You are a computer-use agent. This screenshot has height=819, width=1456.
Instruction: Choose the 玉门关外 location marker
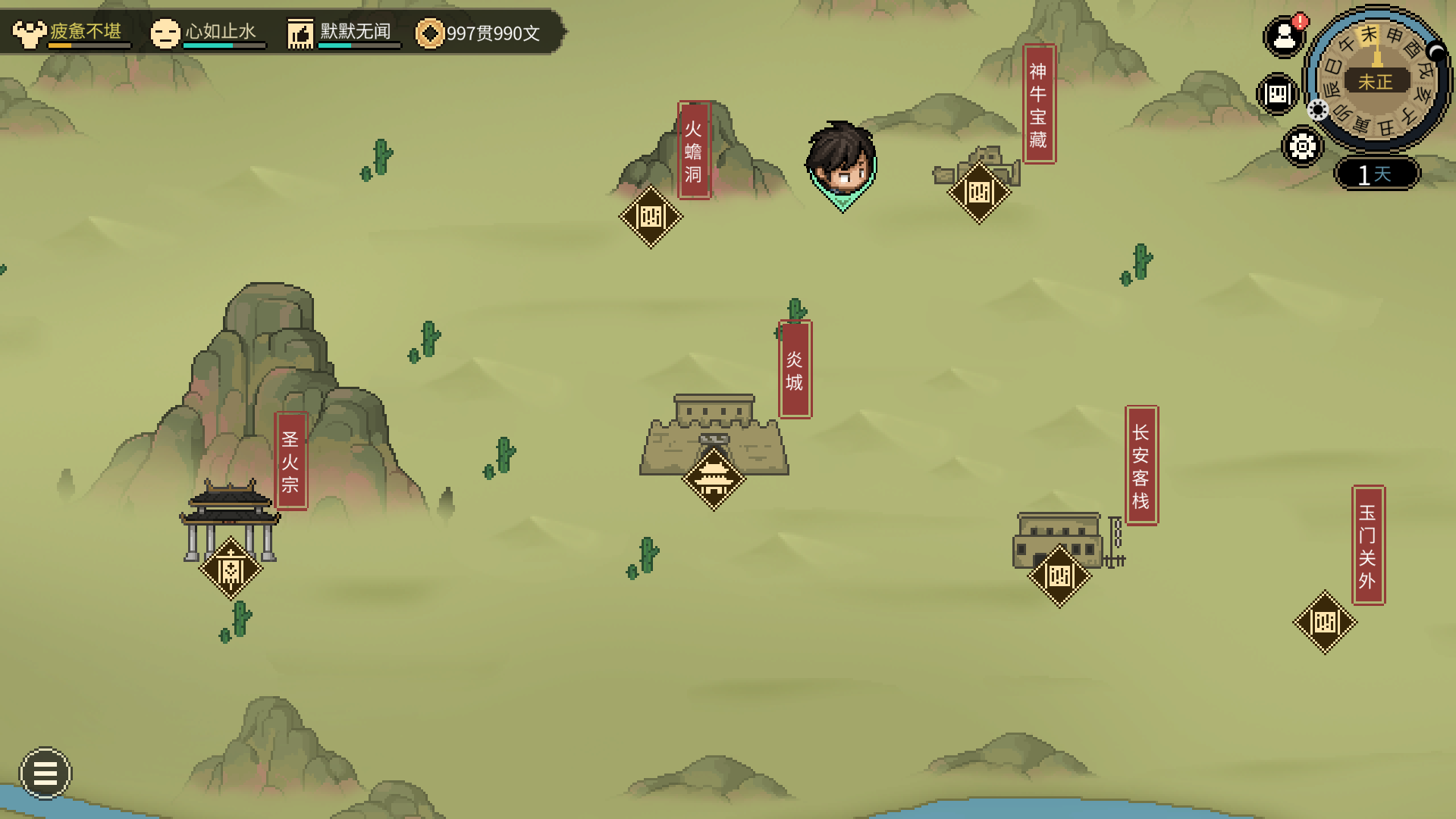point(1325,623)
